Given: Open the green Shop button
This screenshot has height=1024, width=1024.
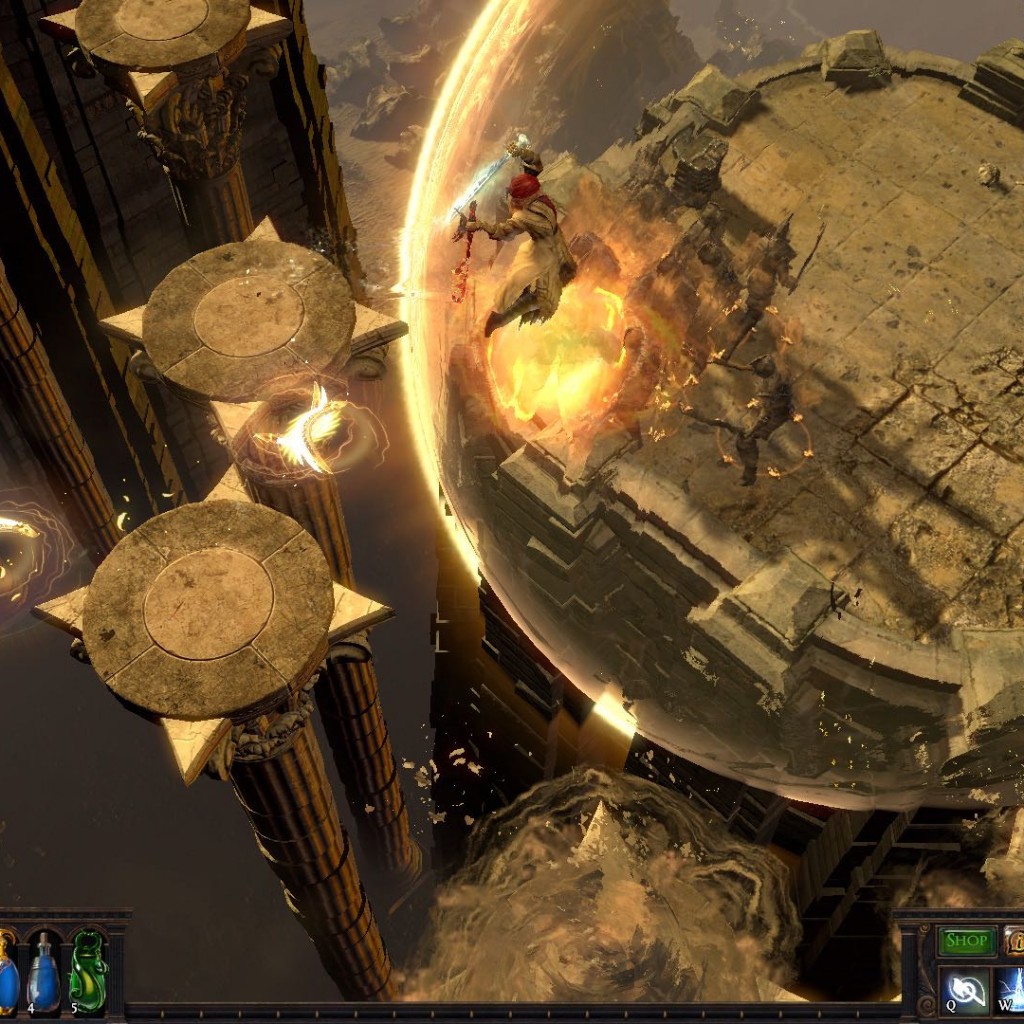Looking at the screenshot, I should 966,941.
